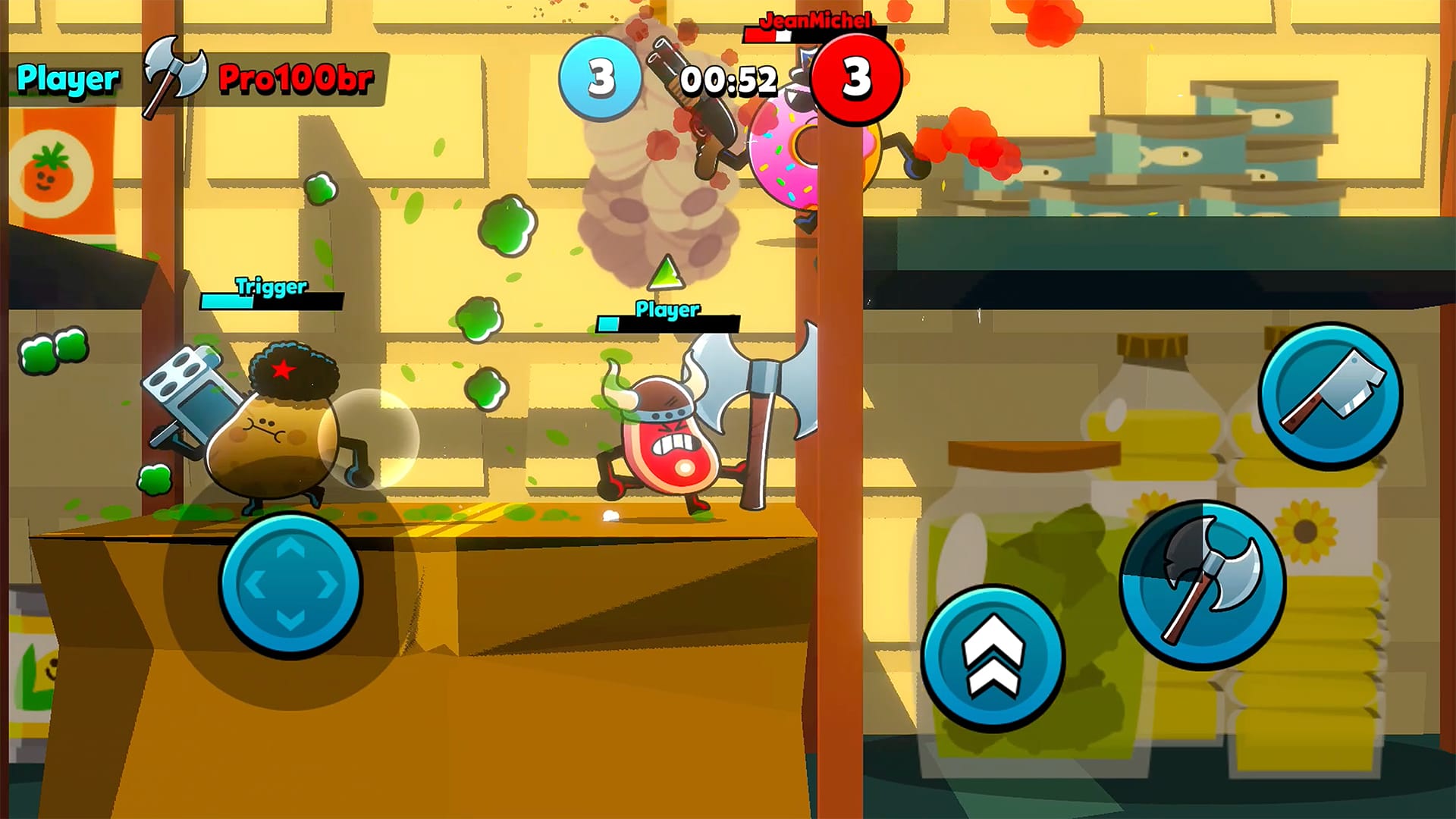Tap the green arrow indicator above Player
Screen dimensions: 1456x819
tap(666, 275)
